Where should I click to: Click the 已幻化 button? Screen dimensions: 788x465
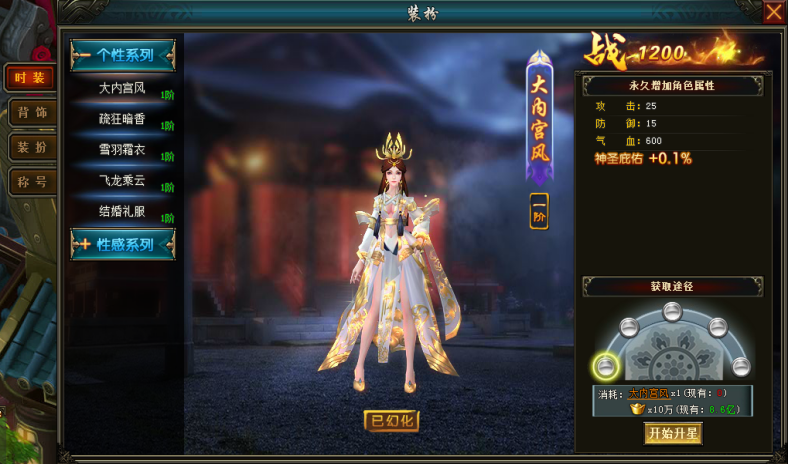coord(391,420)
